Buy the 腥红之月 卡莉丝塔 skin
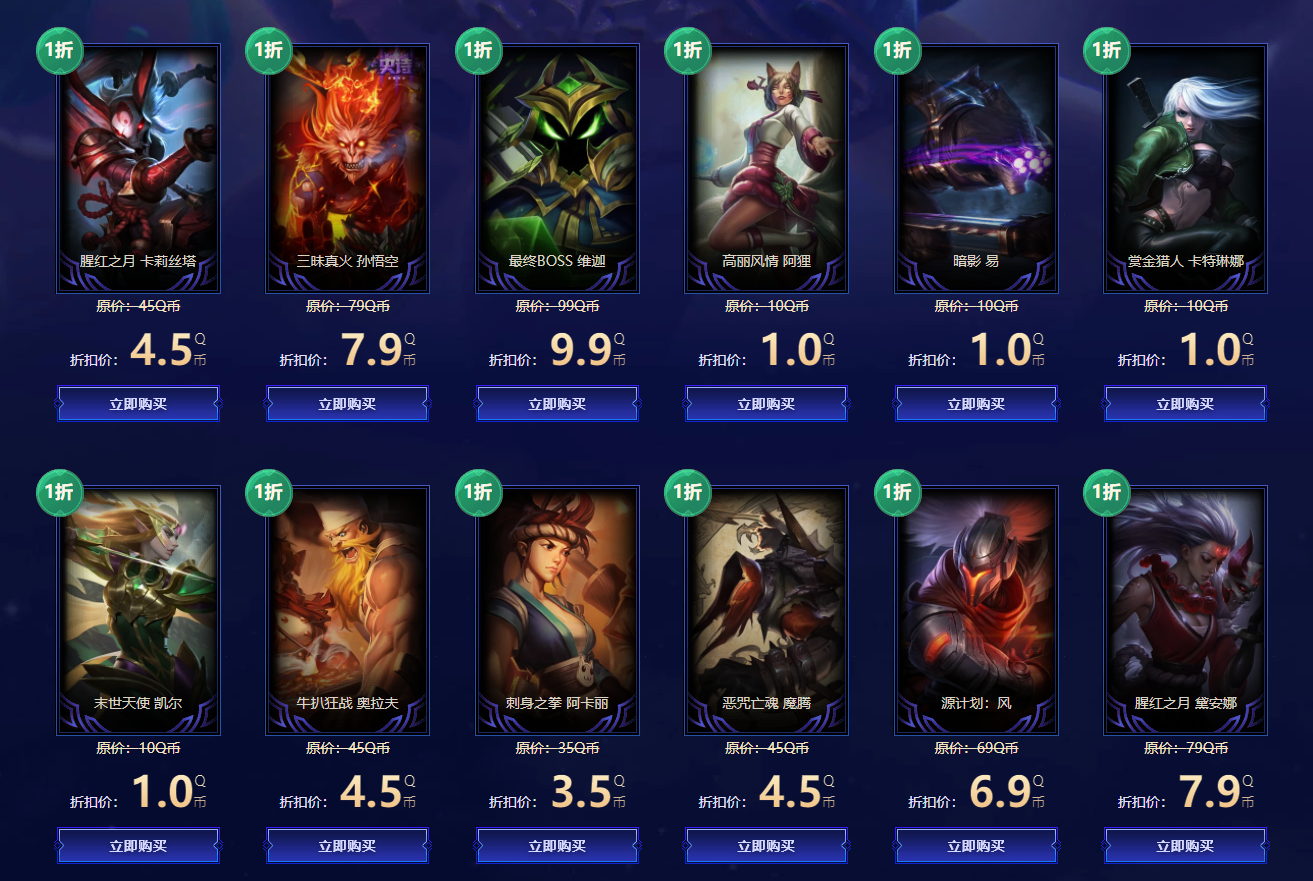The height and width of the screenshot is (881, 1313). [x=138, y=404]
